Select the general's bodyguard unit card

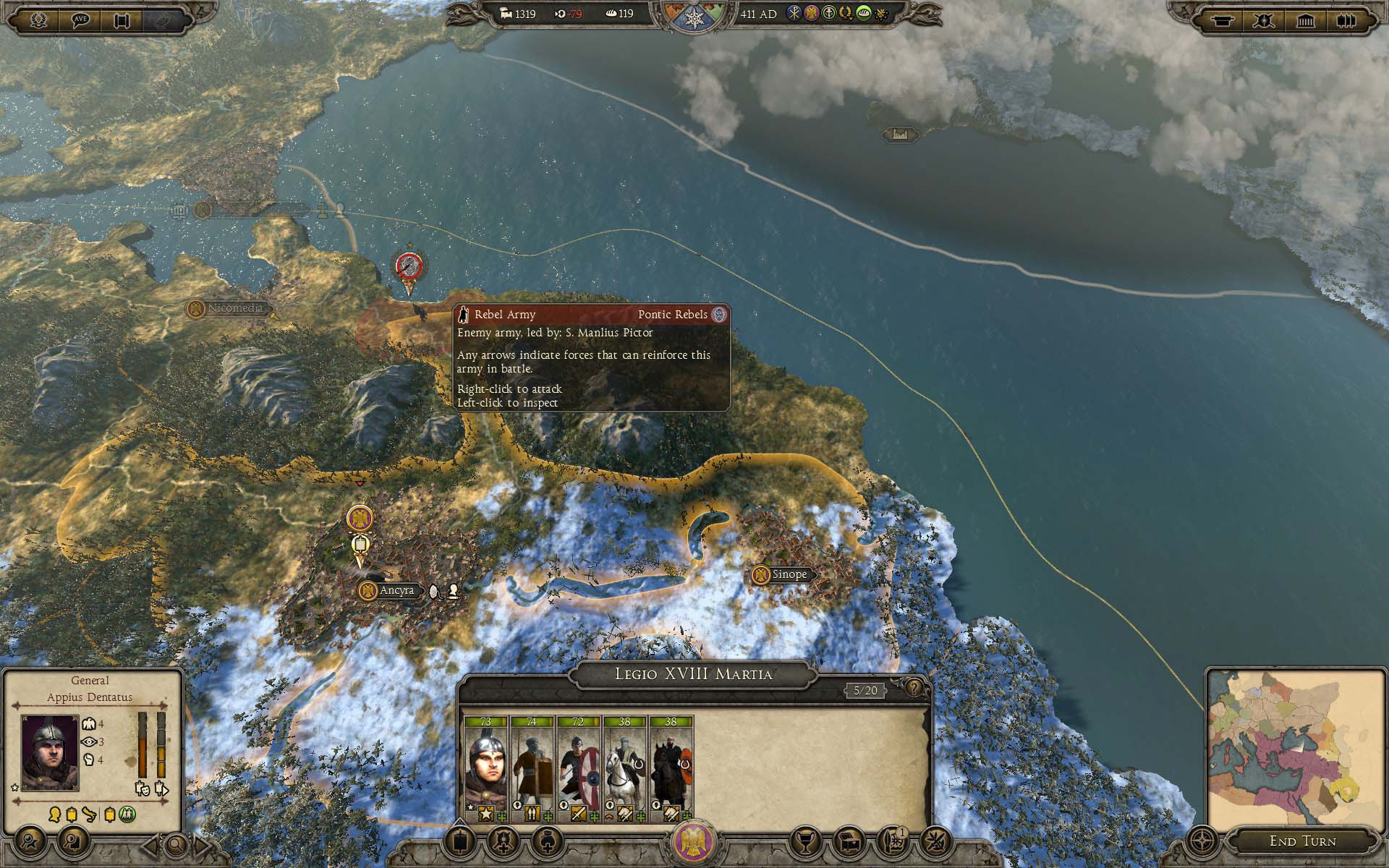pyautogui.click(x=485, y=769)
